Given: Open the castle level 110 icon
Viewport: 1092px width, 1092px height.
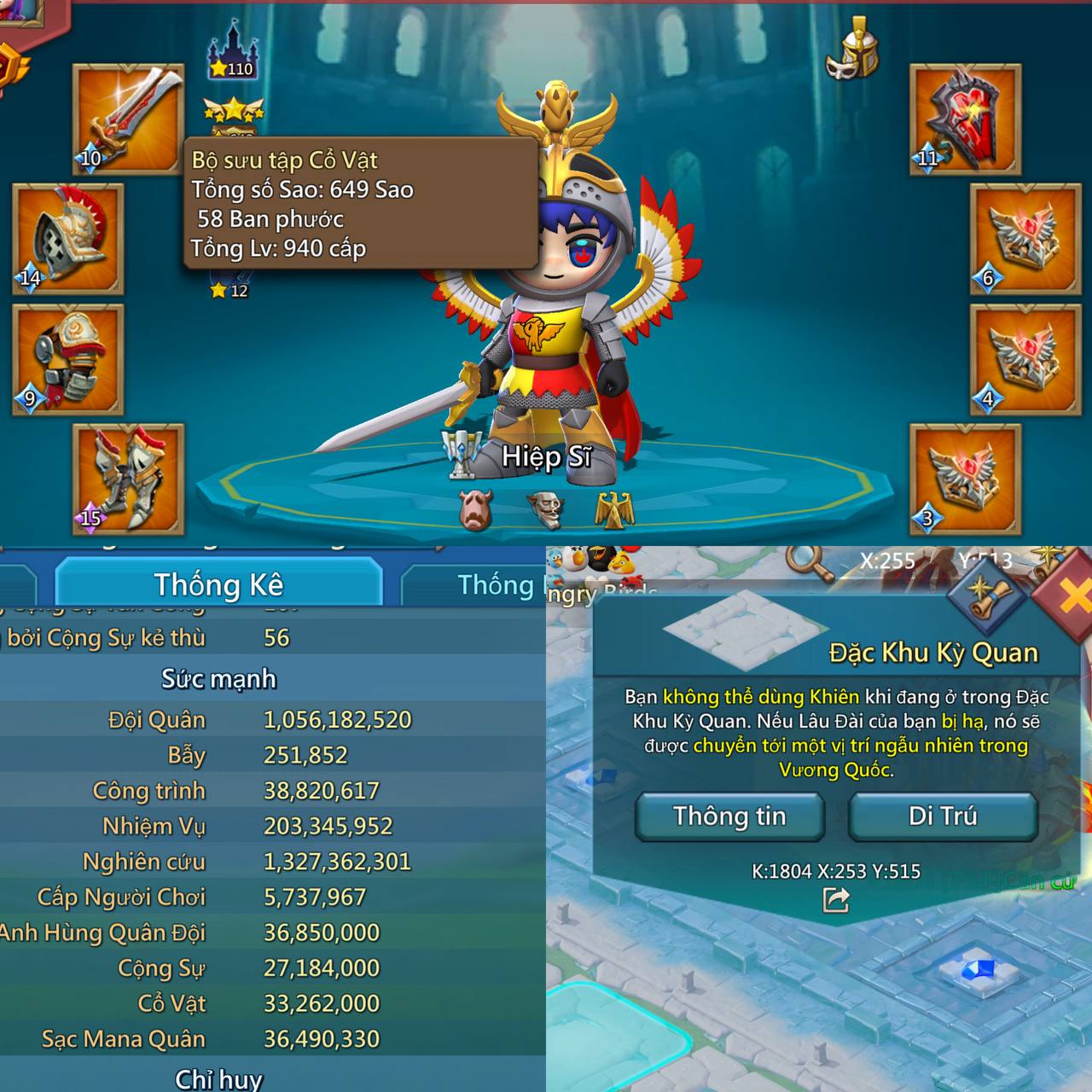Looking at the screenshot, I should [x=233, y=52].
